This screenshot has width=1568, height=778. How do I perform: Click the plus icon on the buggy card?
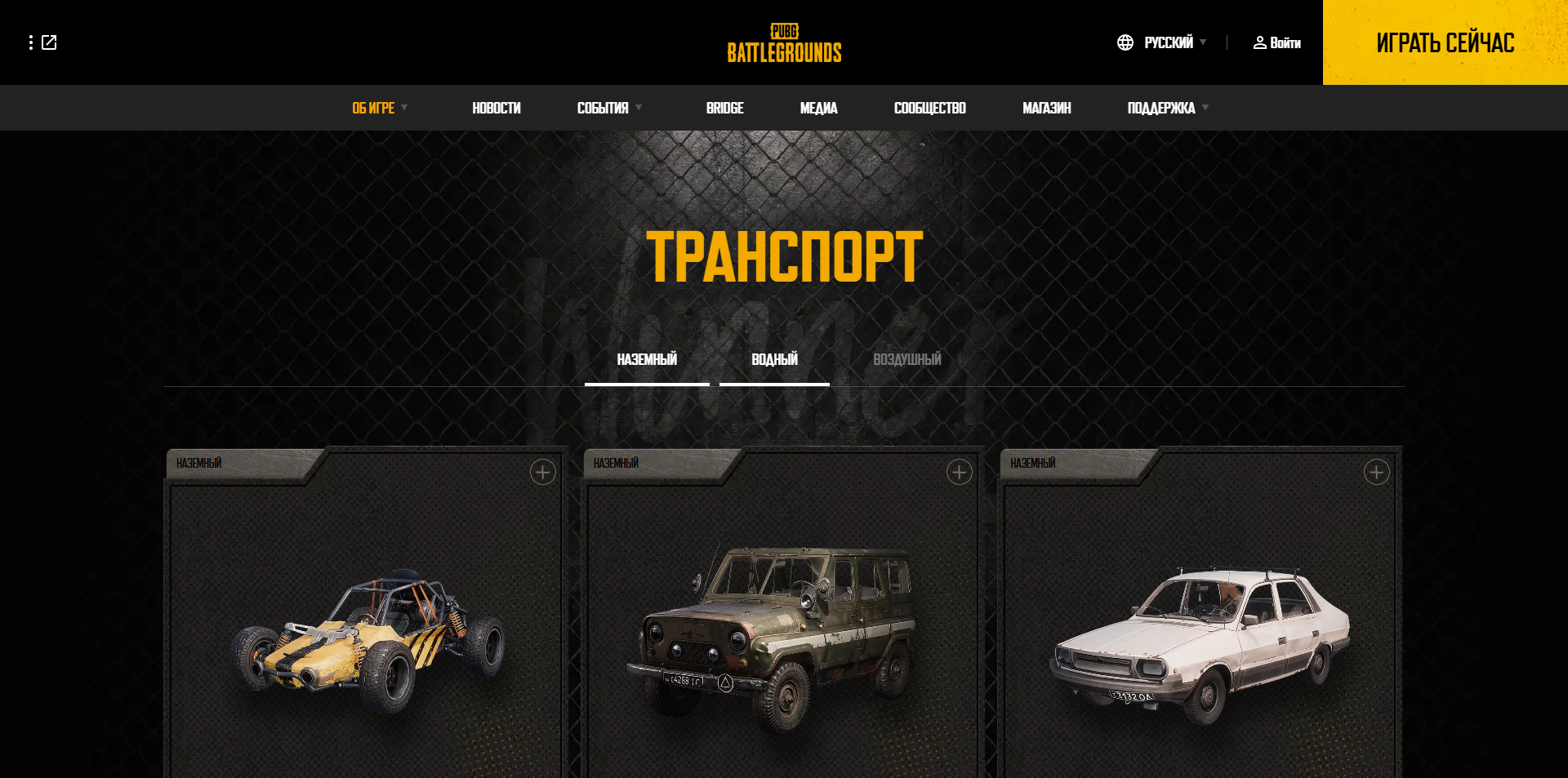(x=543, y=472)
